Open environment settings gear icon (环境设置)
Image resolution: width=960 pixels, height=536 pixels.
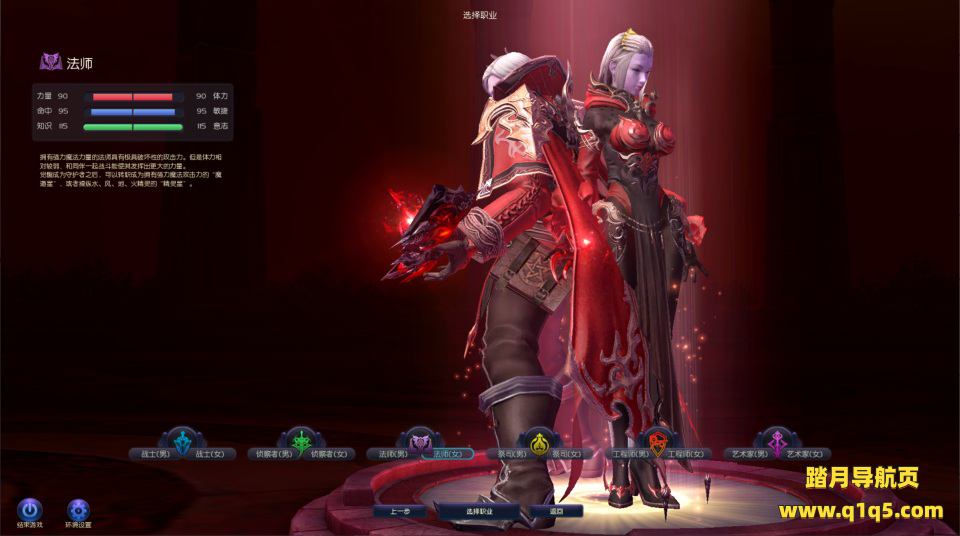78,510
